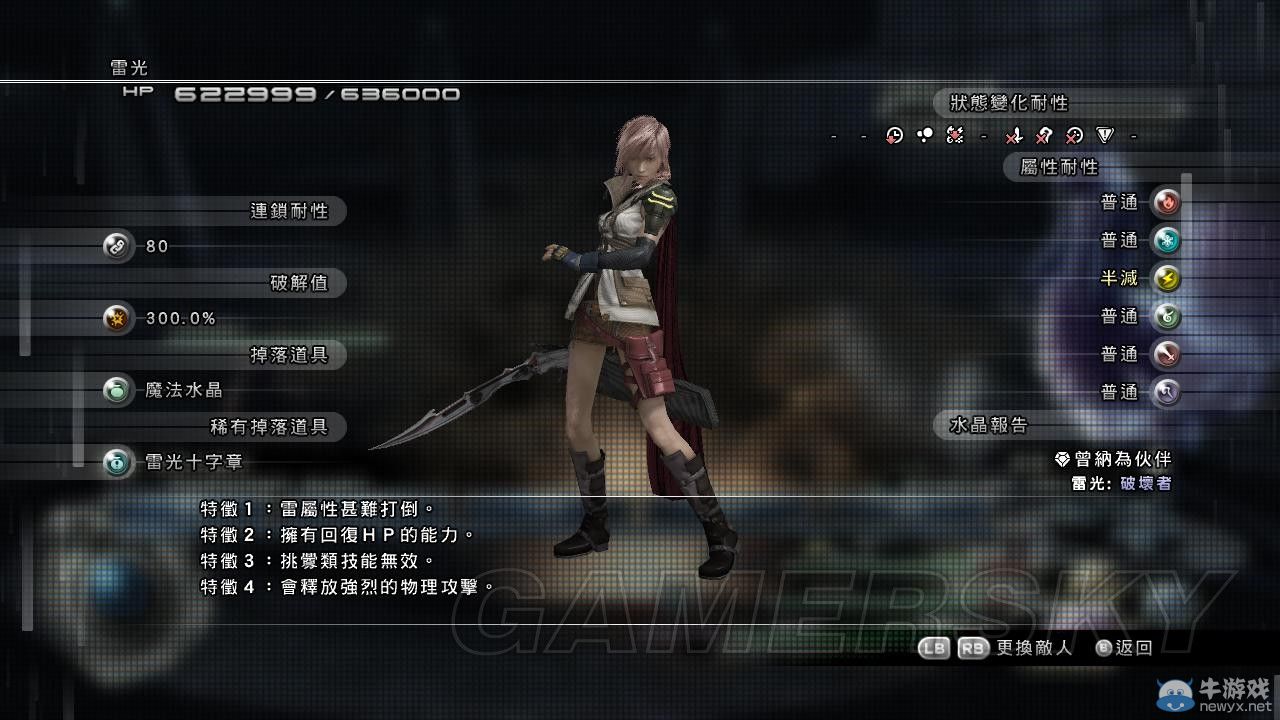Choose the 雷光十字章 rare drop item
Screen dimensions: 1280x720
[193, 463]
